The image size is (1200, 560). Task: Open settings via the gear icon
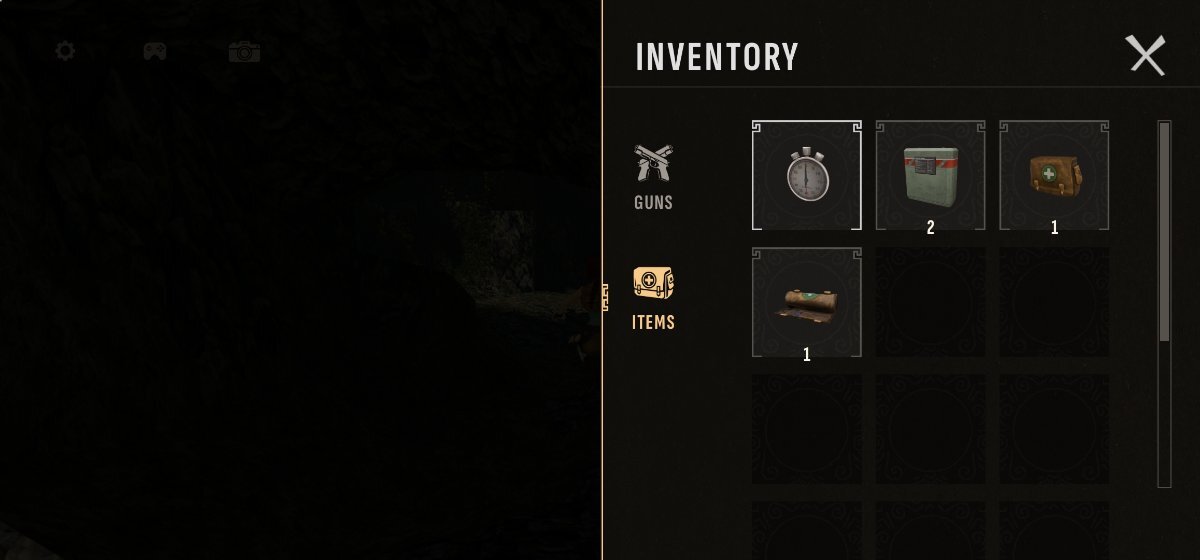[x=65, y=51]
